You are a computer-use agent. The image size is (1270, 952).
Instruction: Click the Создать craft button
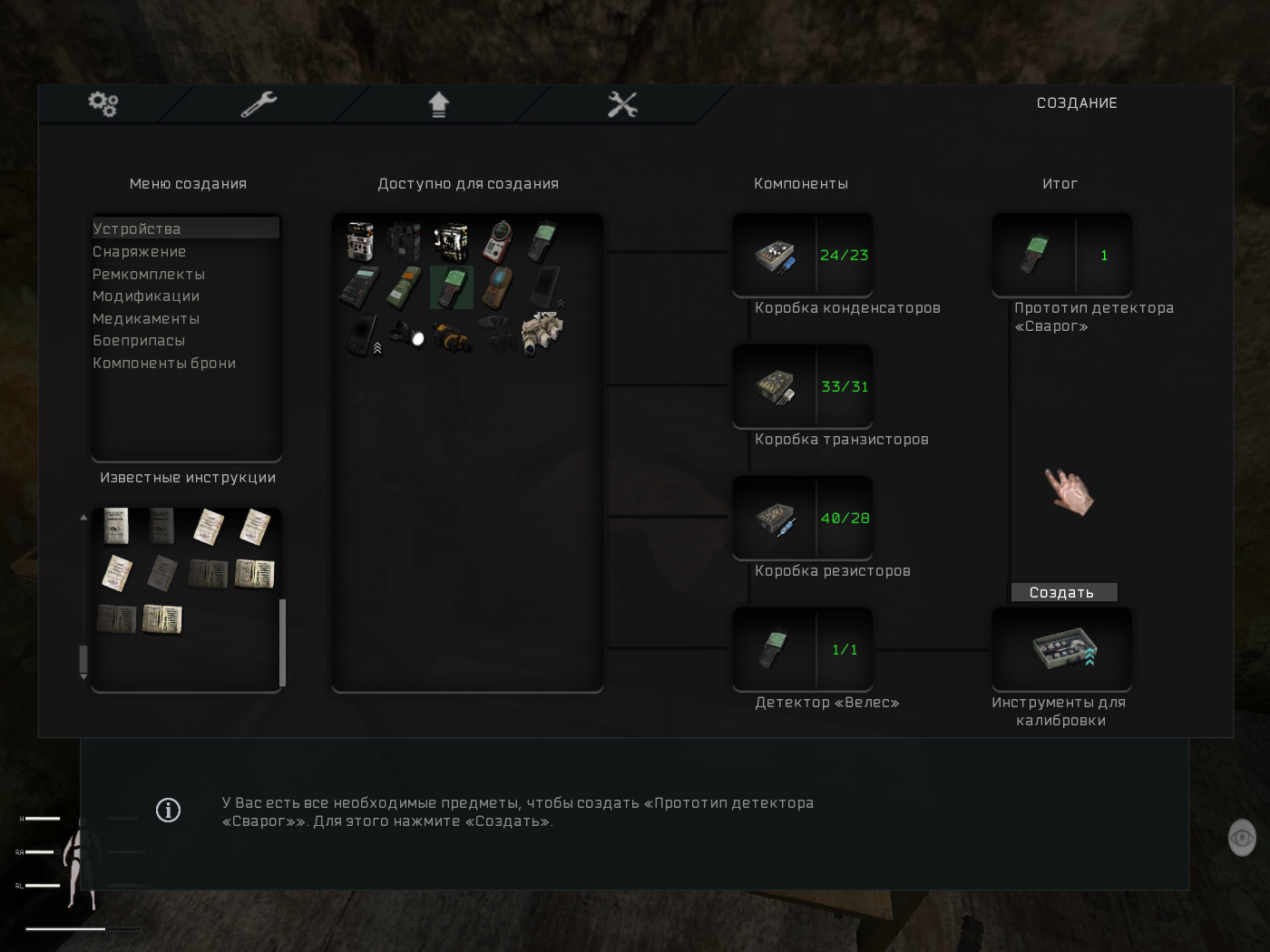(x=1063, y=593)
